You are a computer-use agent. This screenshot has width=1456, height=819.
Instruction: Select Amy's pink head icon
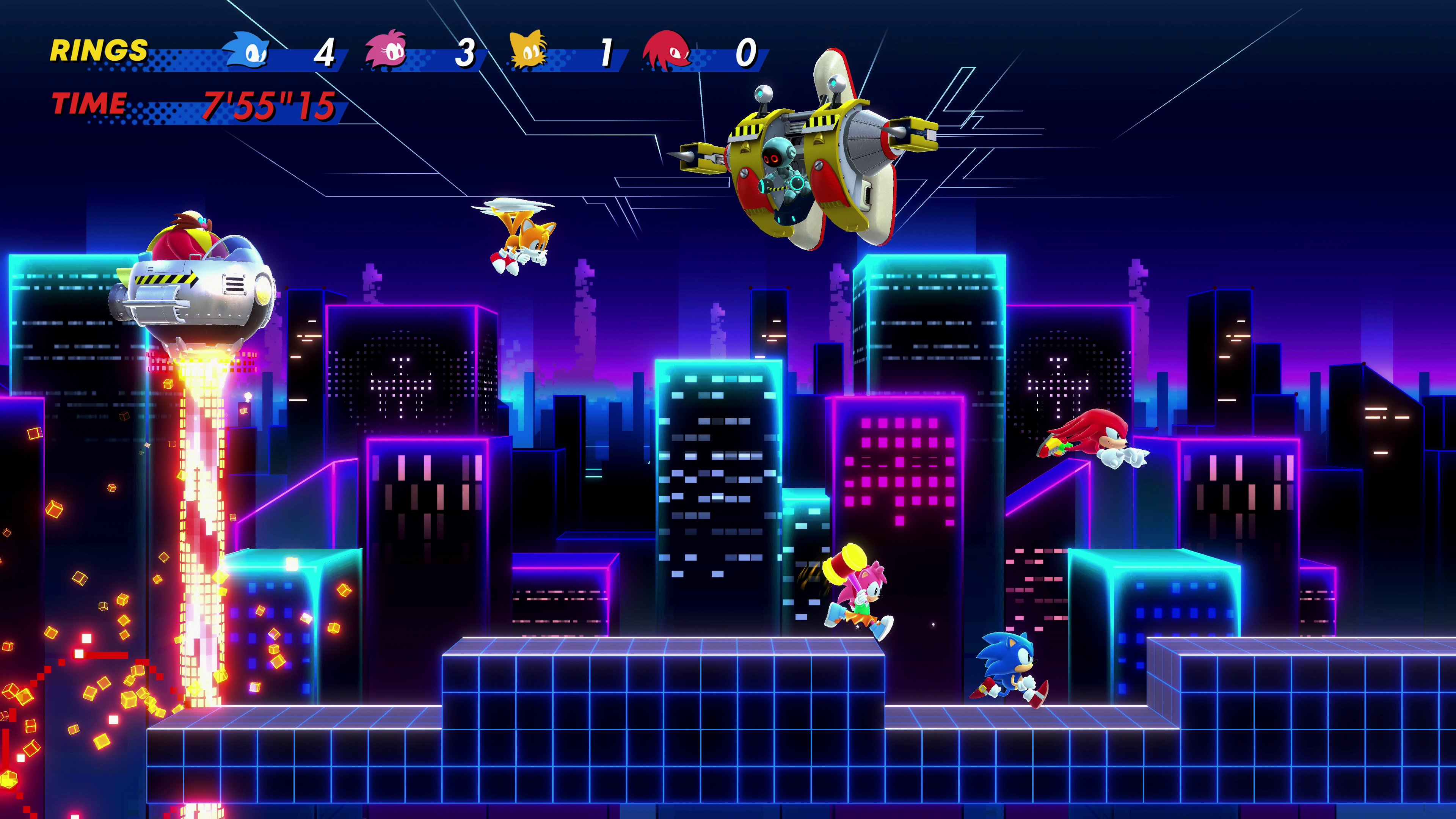[x=387, y=50]
